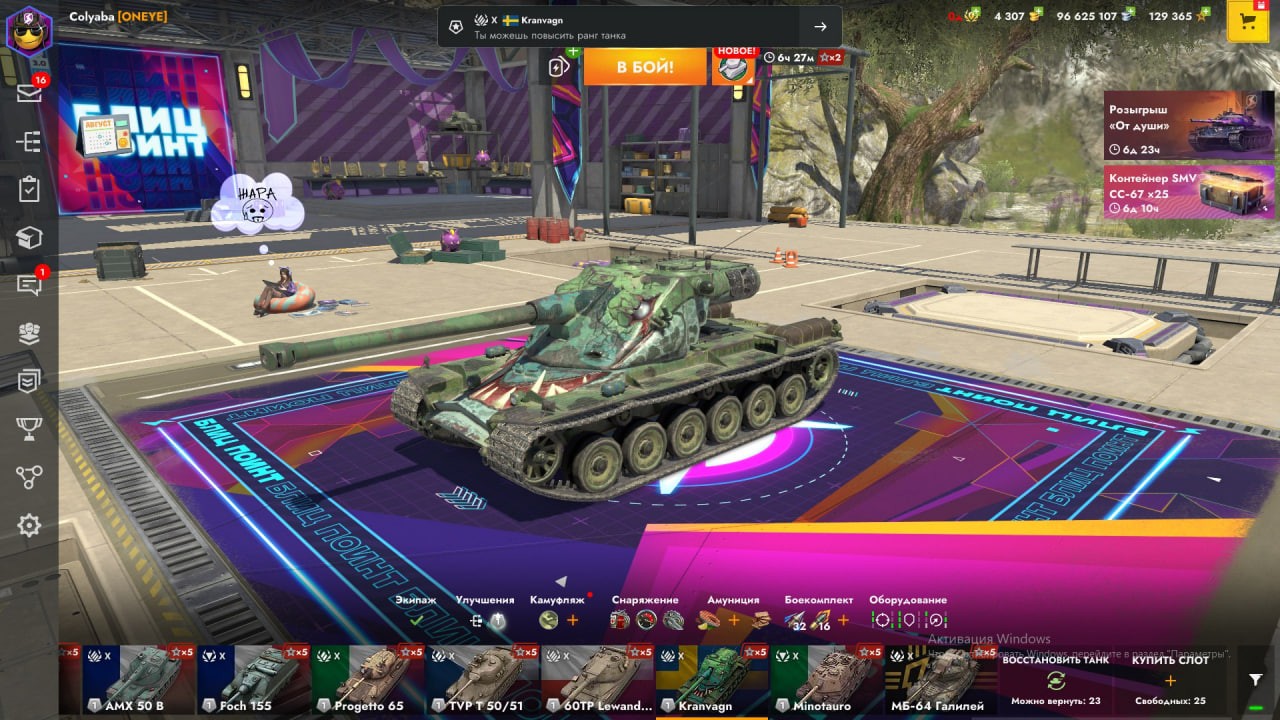This screenshot has width=1280, height=720.
Task: Choose the Progetto 65 tank
Action: click(368, 679)
